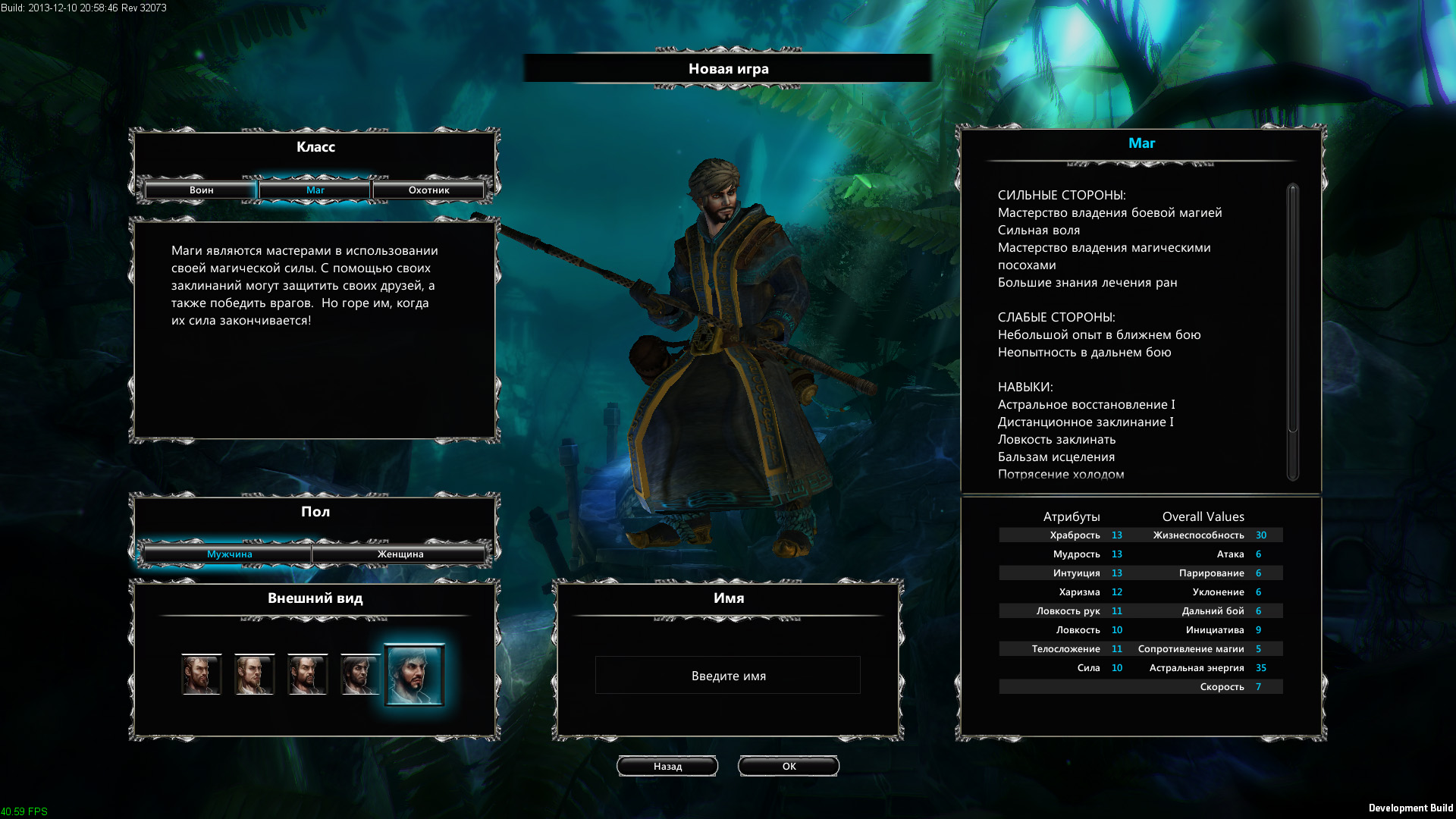Set gender to Женщина
1456x819 pixels.
coord(400,554)
